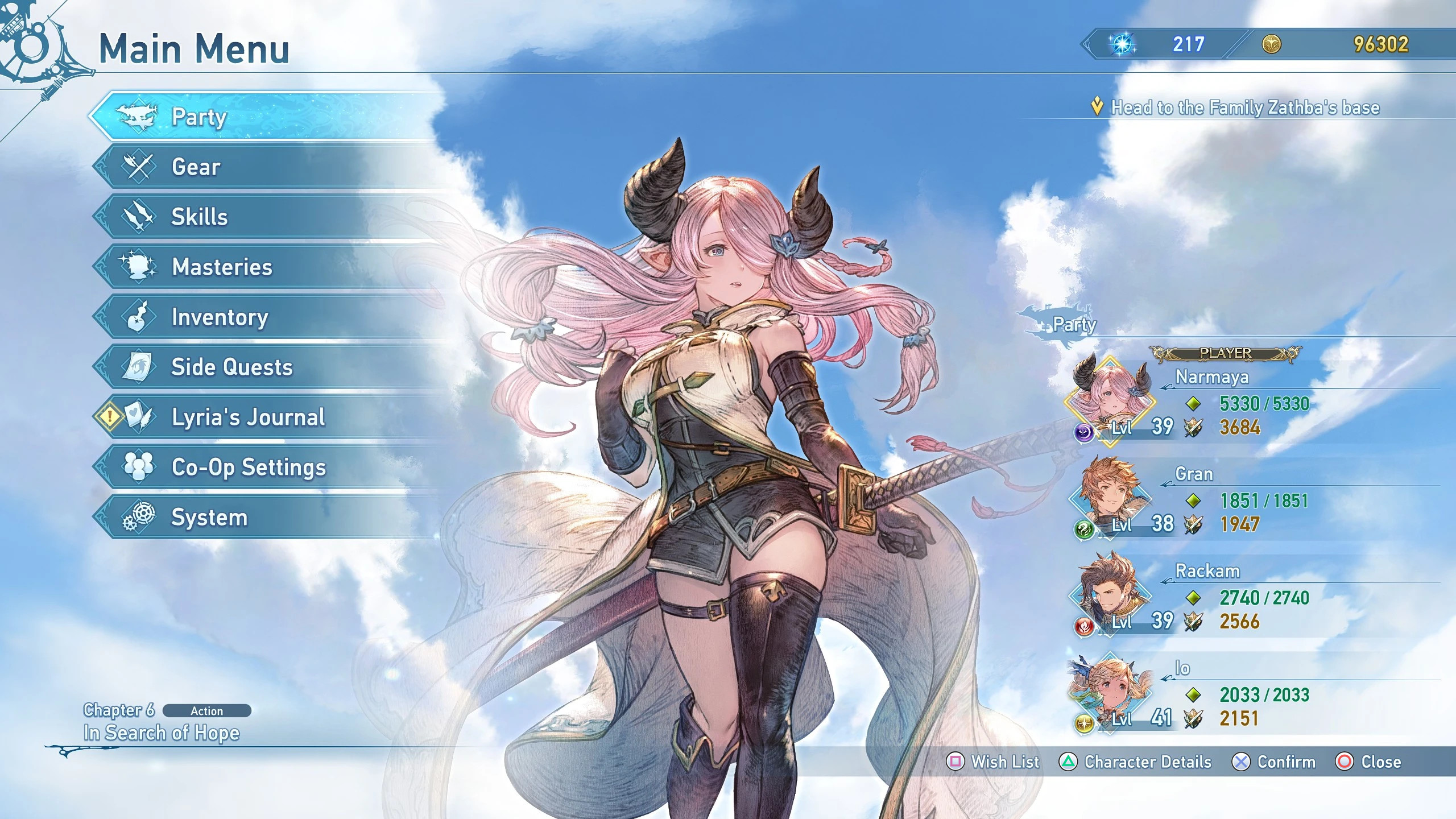Switch to Lyria's Journal entry
This screenshot has width=1456, height=819.
[246, 417]
